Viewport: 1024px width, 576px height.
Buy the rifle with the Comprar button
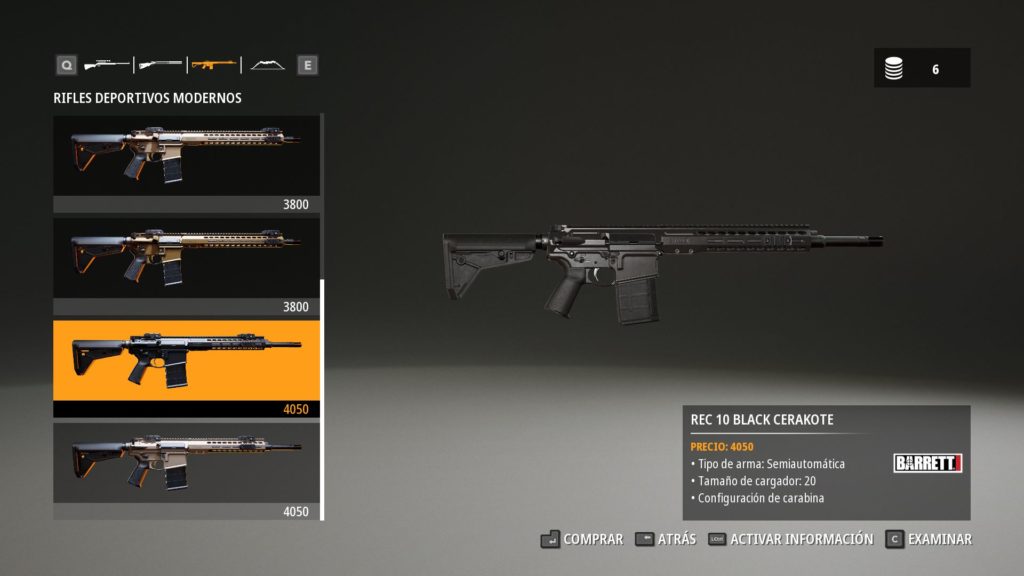click(x=582, y=539)
